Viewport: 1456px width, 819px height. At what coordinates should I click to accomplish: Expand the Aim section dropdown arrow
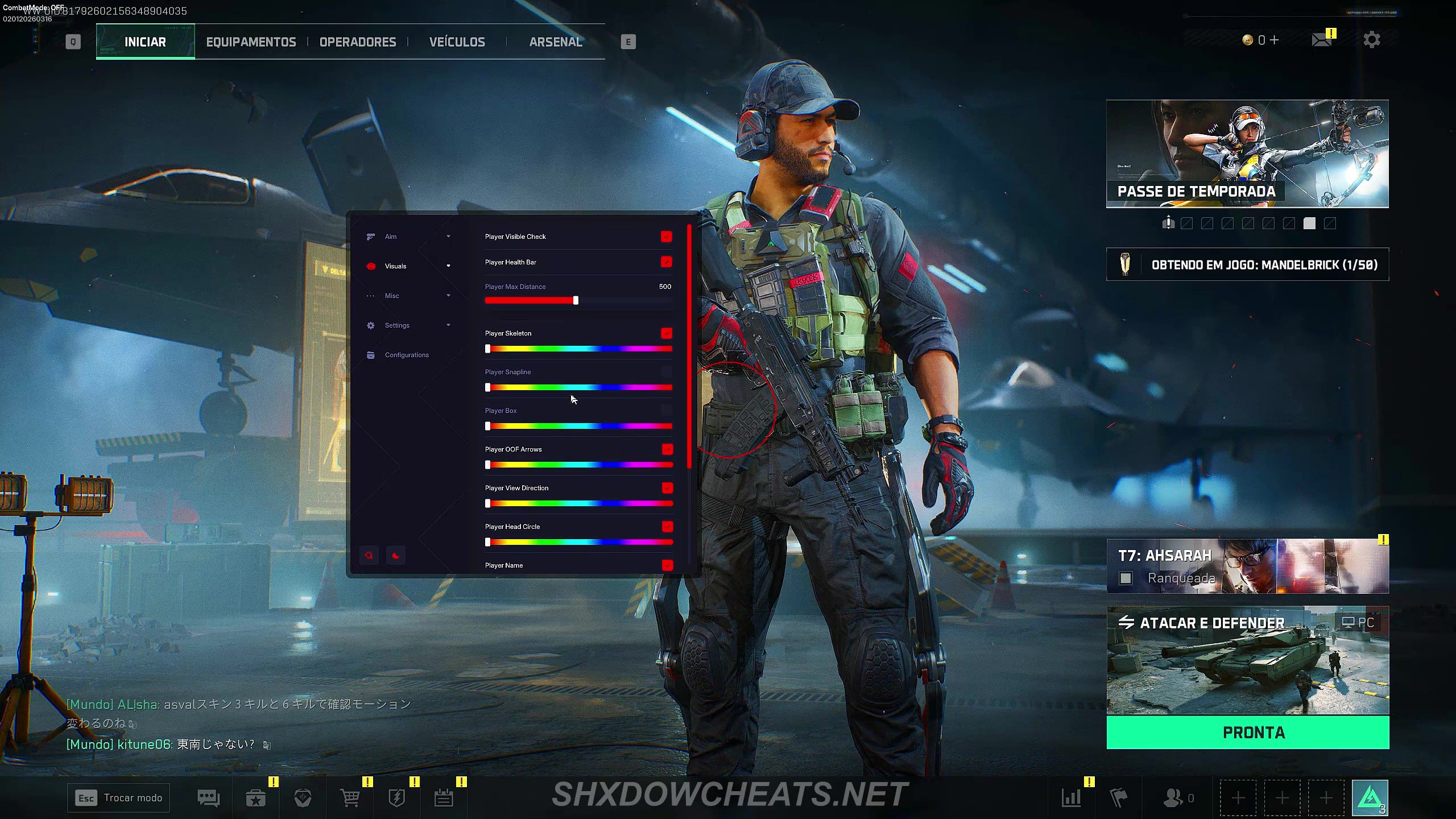(x=449, y=236)
